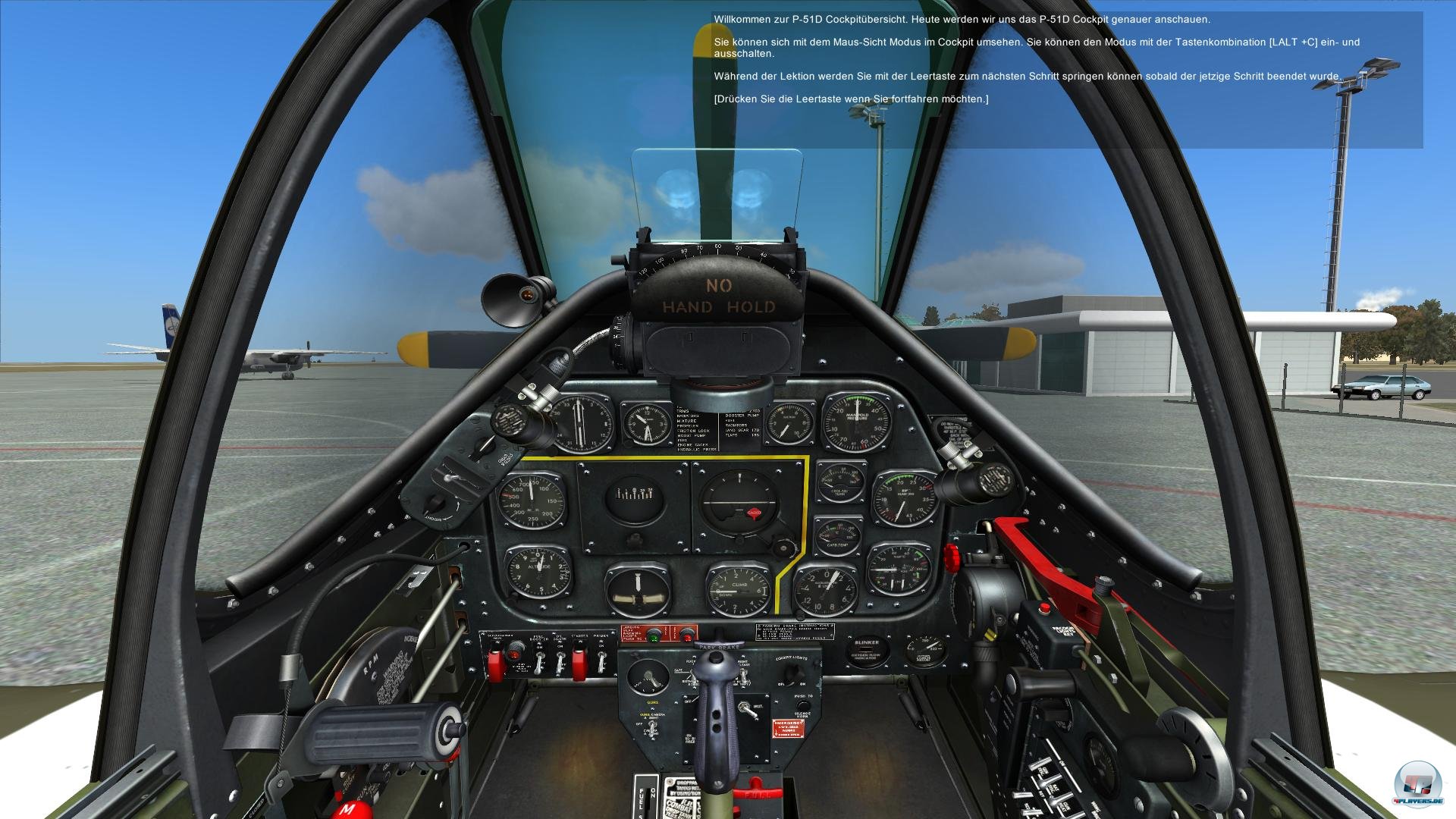The height and width of the screenshot is (819, 1456).
Task: Pull the Park Brake handle
Action: pyautogui.click(x=717, y=645)
